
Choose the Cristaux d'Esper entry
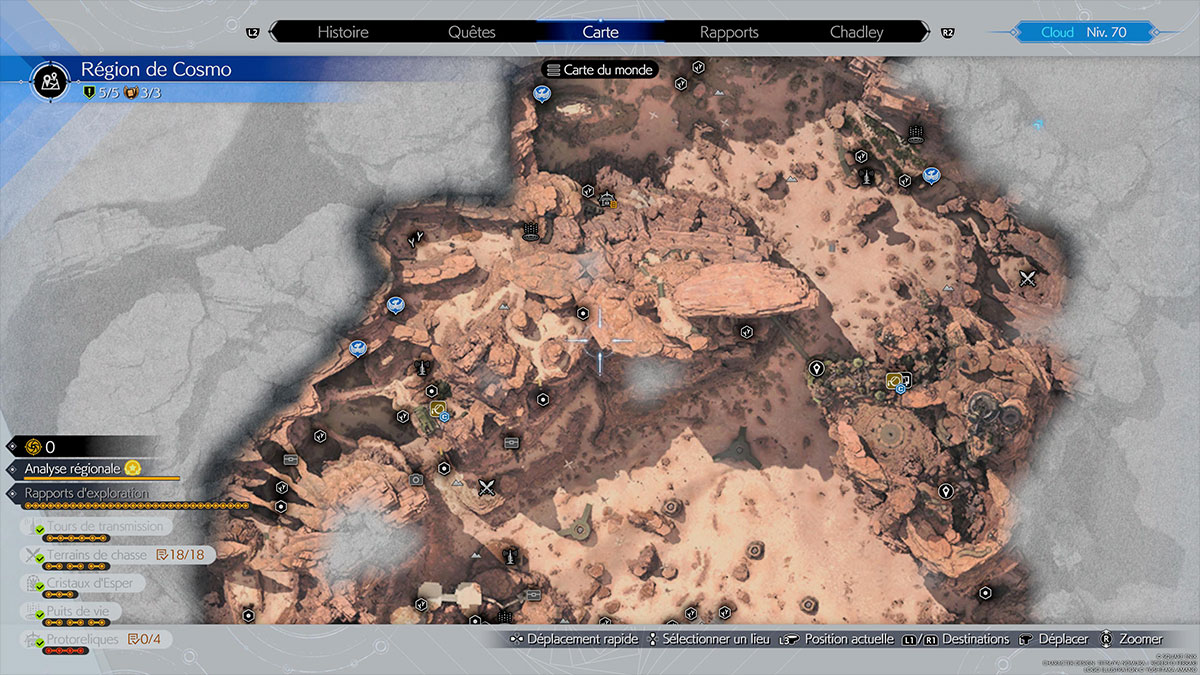[x=90, y=583]
